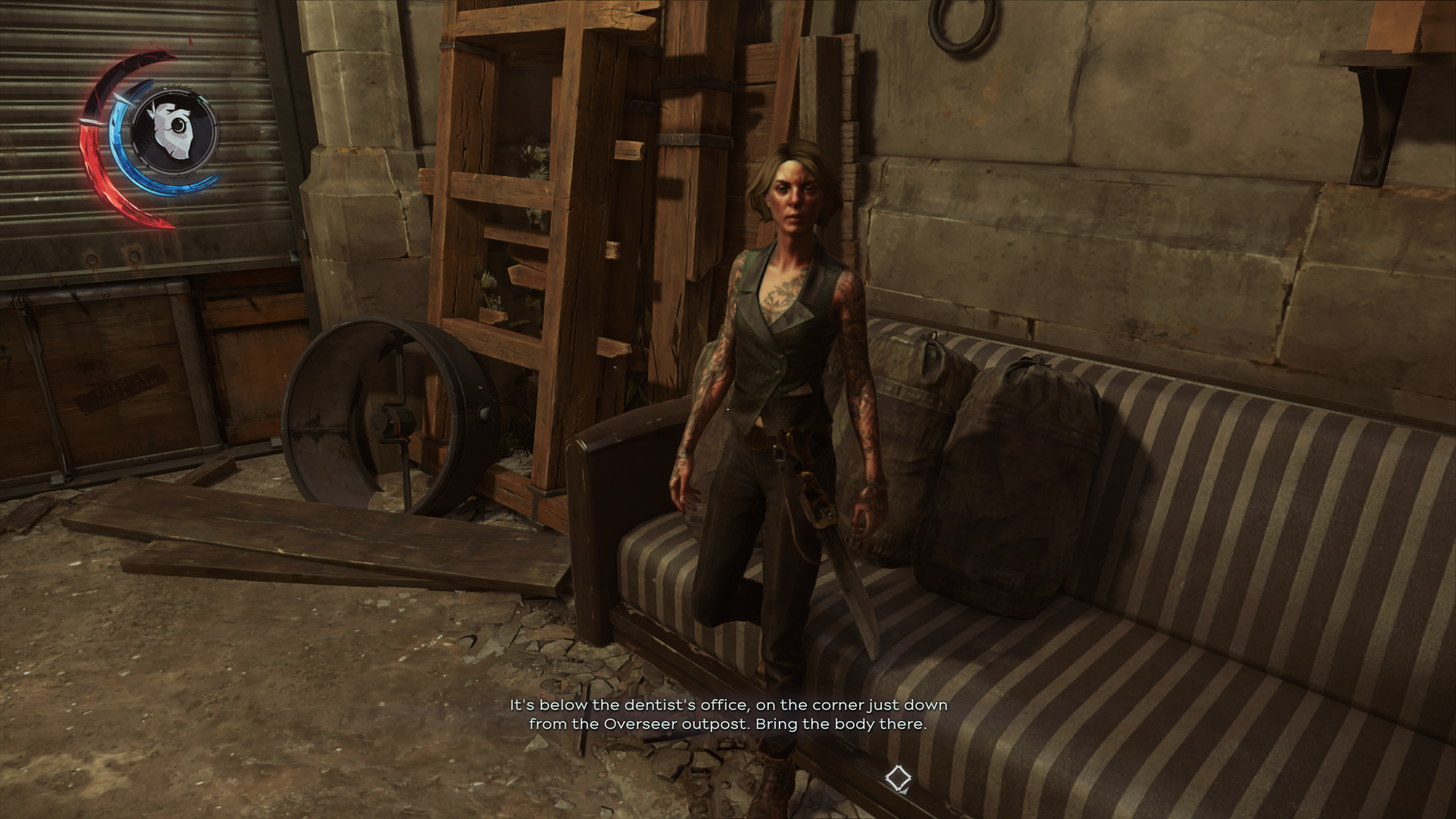The image size is (1456, 819).
Task: Click the diamond interaction prompt
Action: [899, 779]
